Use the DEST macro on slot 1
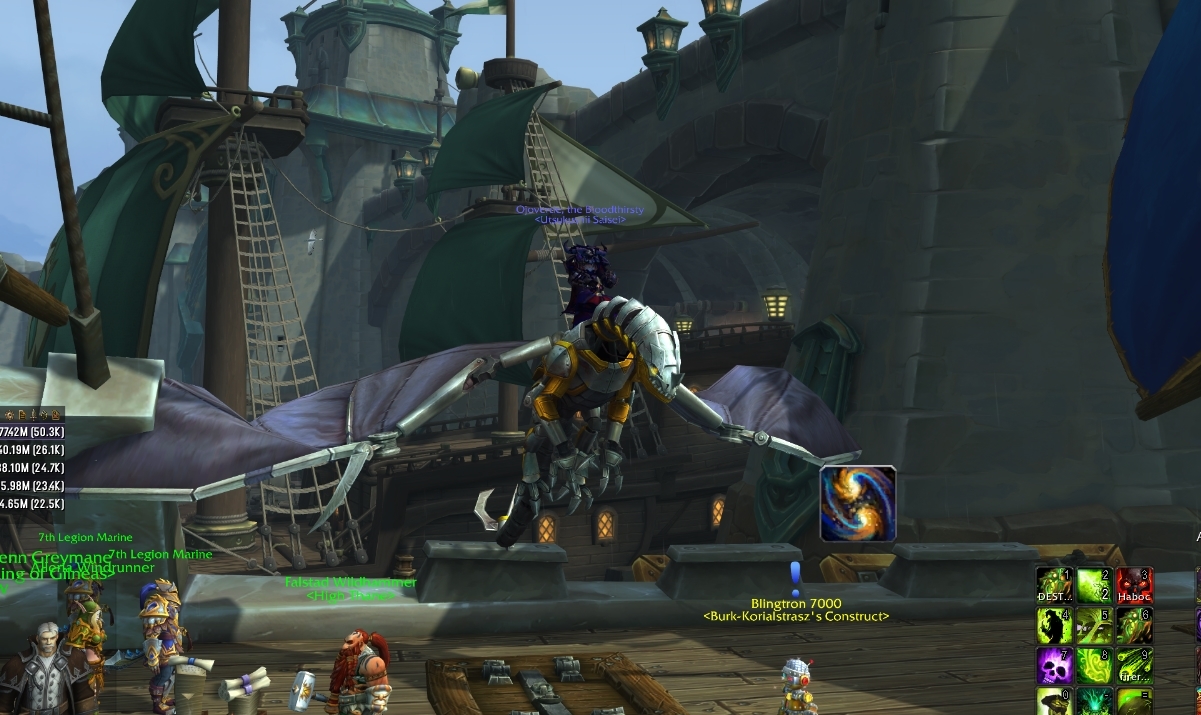The height and width of the screenshot is (715, 1201). (1054, 586)
